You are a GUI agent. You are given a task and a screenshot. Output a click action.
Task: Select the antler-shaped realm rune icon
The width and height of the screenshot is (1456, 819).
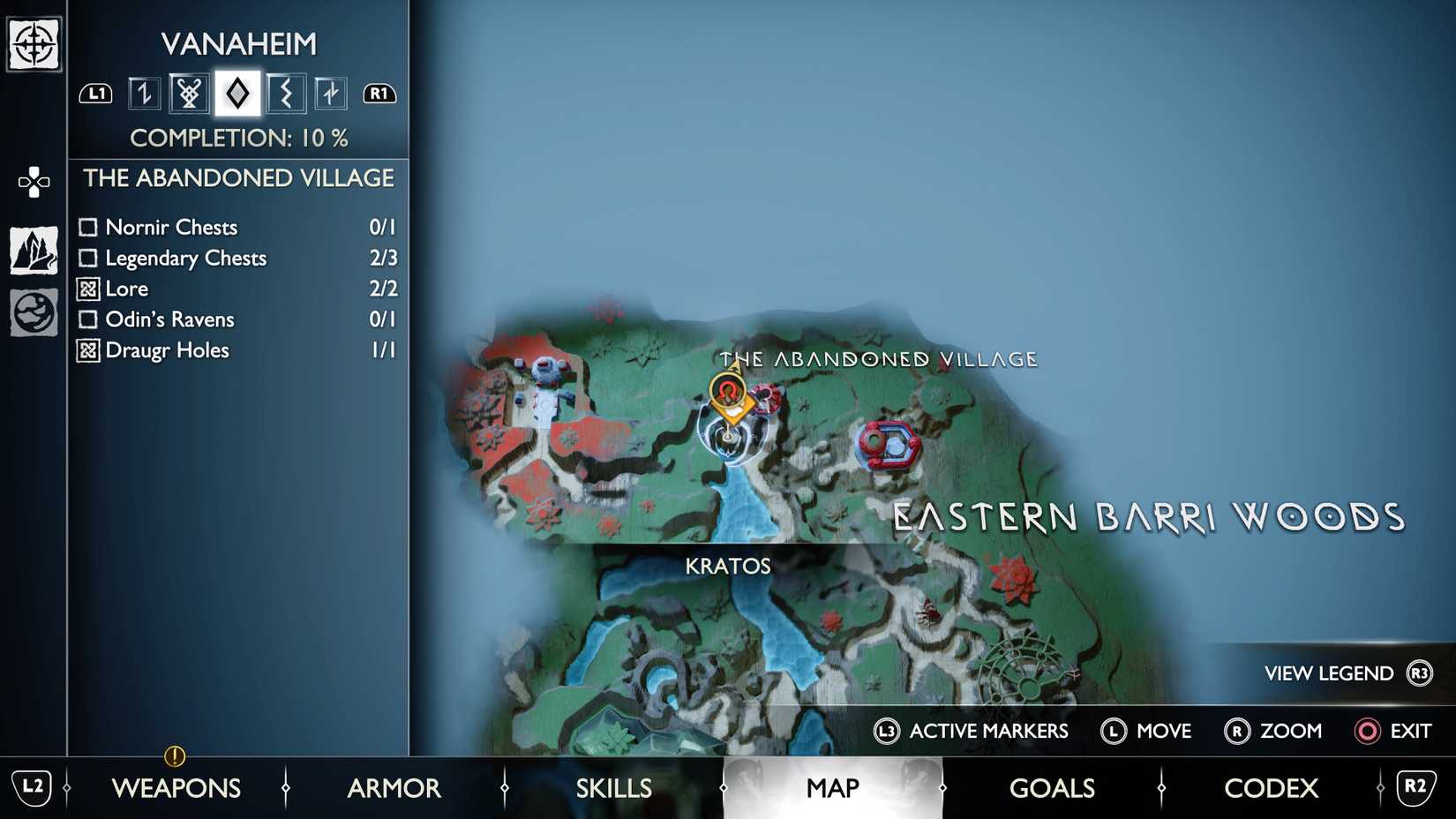tap(191, 92)
